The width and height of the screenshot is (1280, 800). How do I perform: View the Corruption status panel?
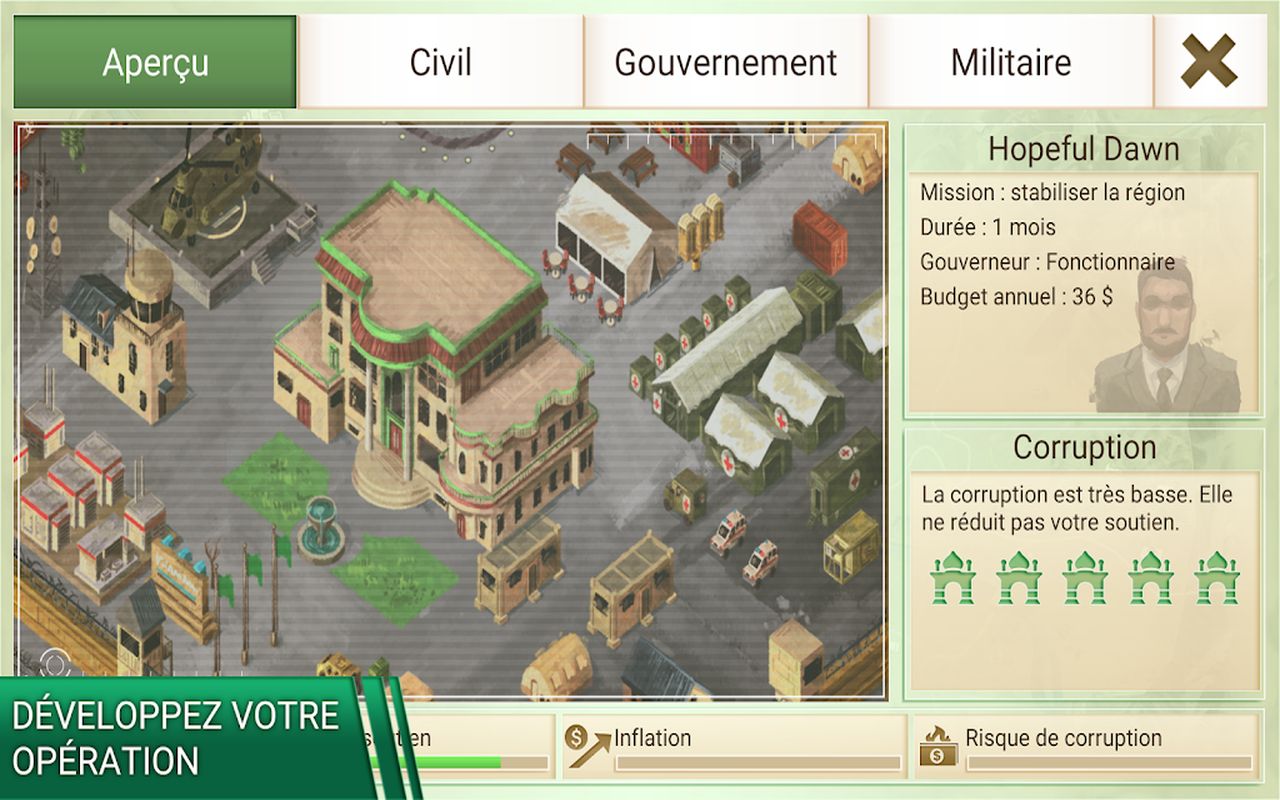click(1083, 448)
